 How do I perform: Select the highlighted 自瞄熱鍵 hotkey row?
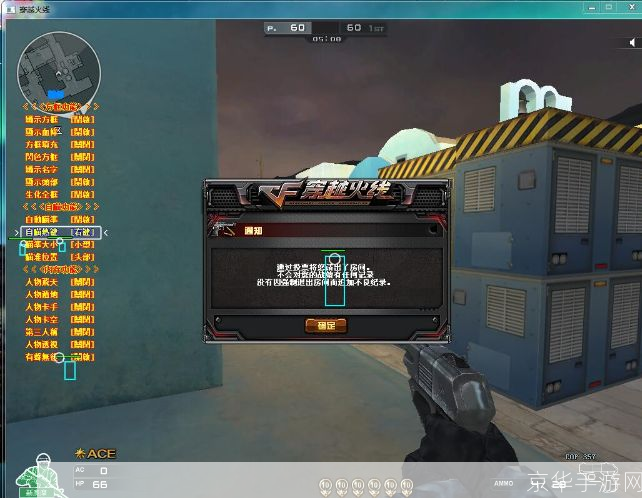tap(61, 231)
